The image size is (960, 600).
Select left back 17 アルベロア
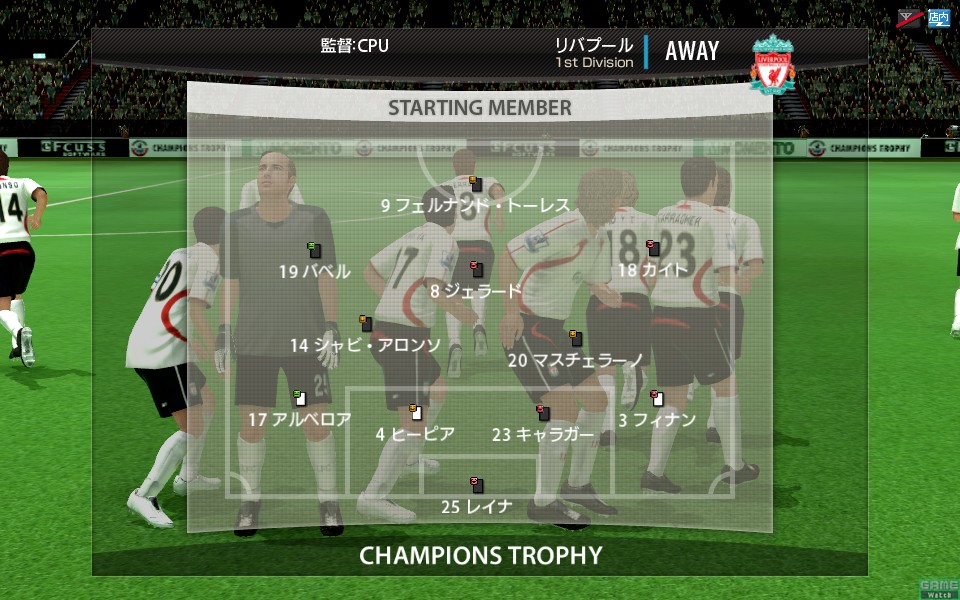point(299,419)
